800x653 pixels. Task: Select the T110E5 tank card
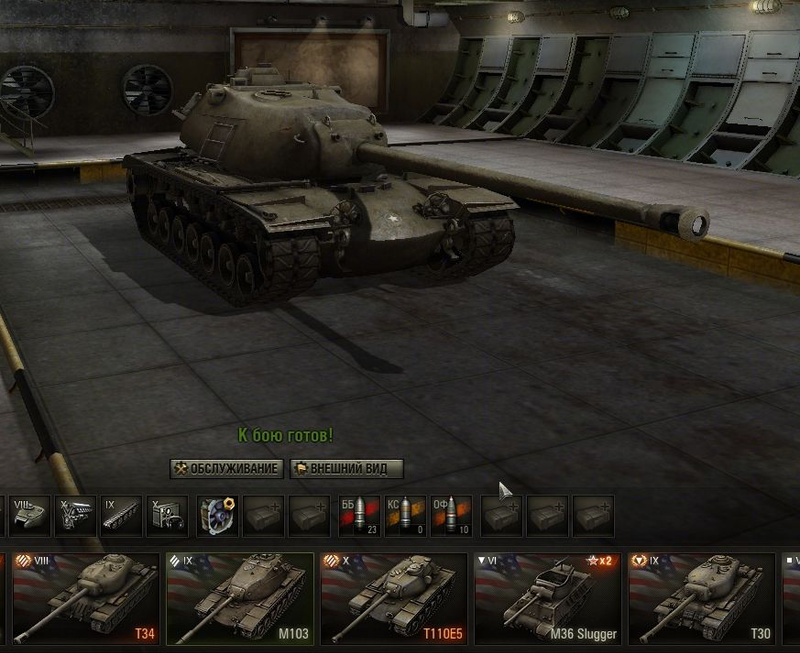pos(394,599)
